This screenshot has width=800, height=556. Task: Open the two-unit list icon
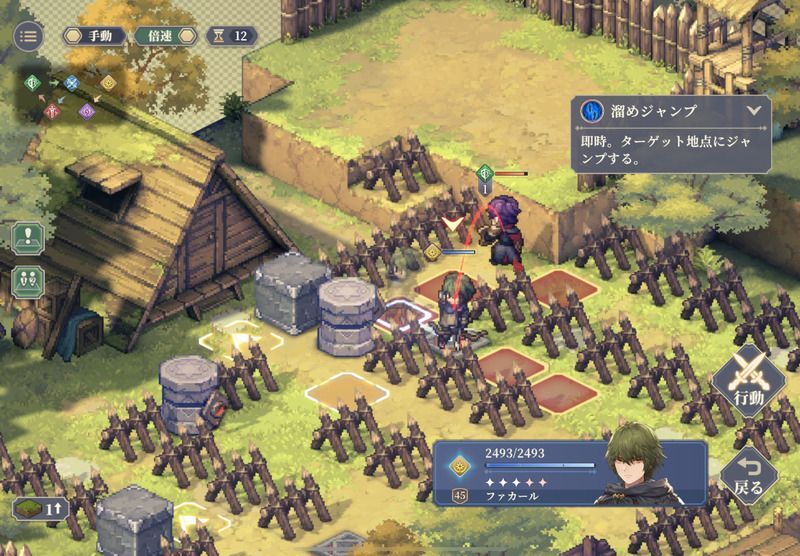pos(27,281)
